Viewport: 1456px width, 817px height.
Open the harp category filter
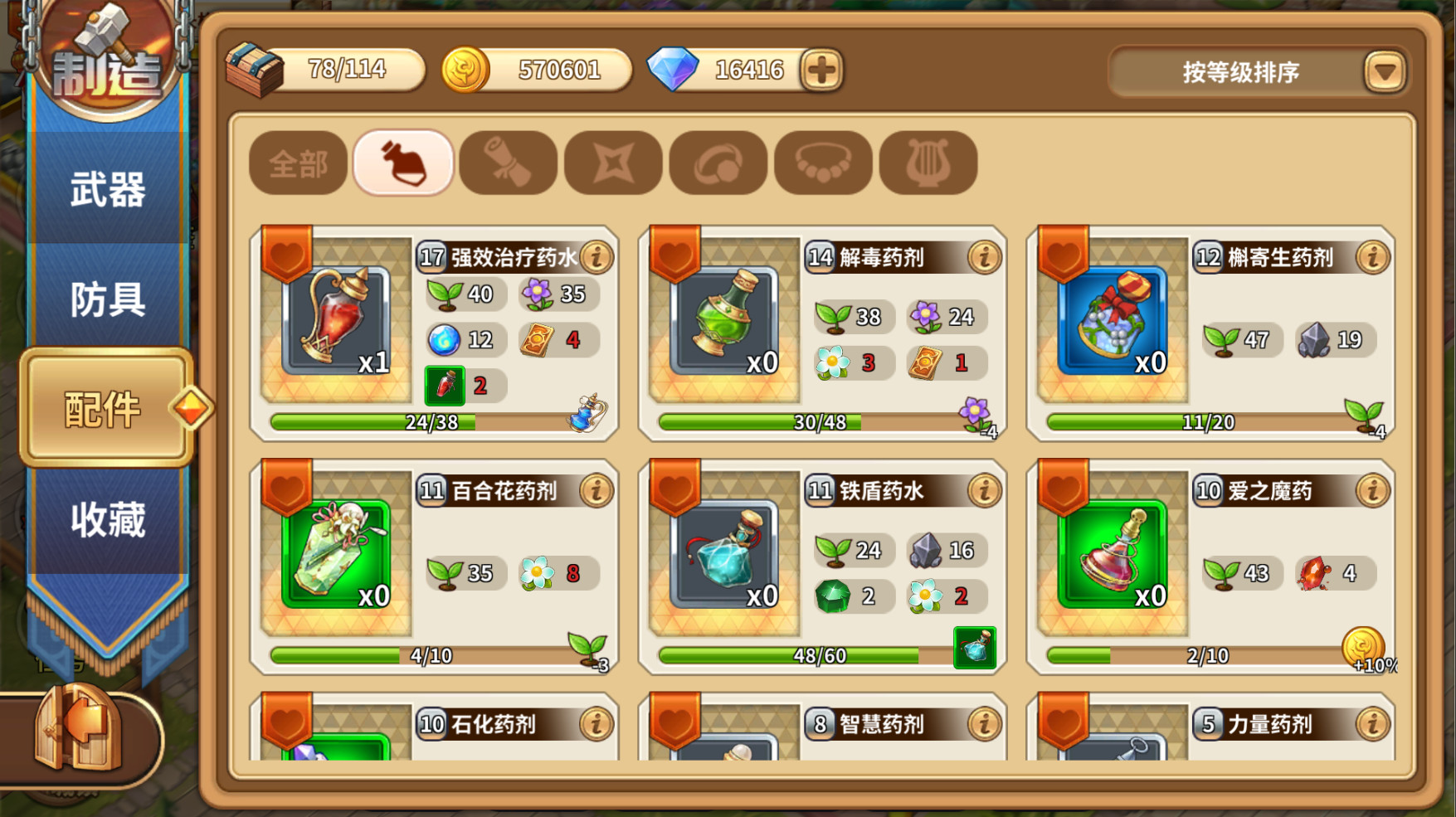point(927,163)
